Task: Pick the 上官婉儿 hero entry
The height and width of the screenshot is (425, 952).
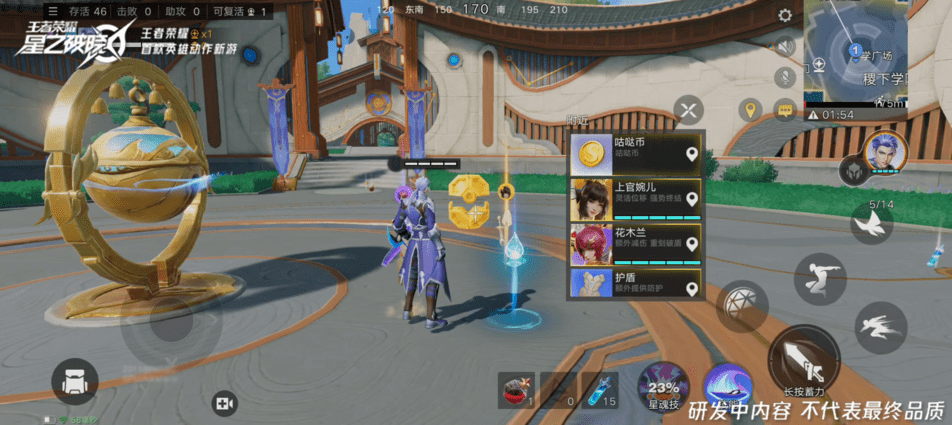Action: click(x=635, y=199)
